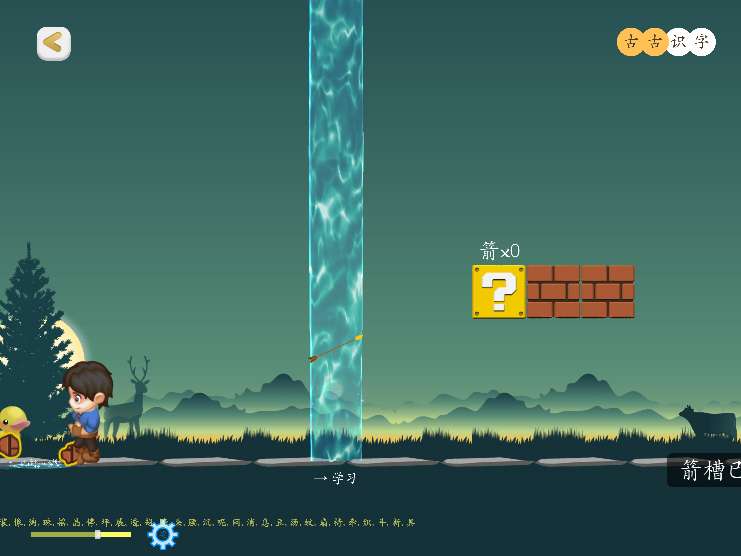741x556 pixels.
Task: Click the yellow slider bar beside the gear
Action: pyautogui.click(x=81, y=534)
